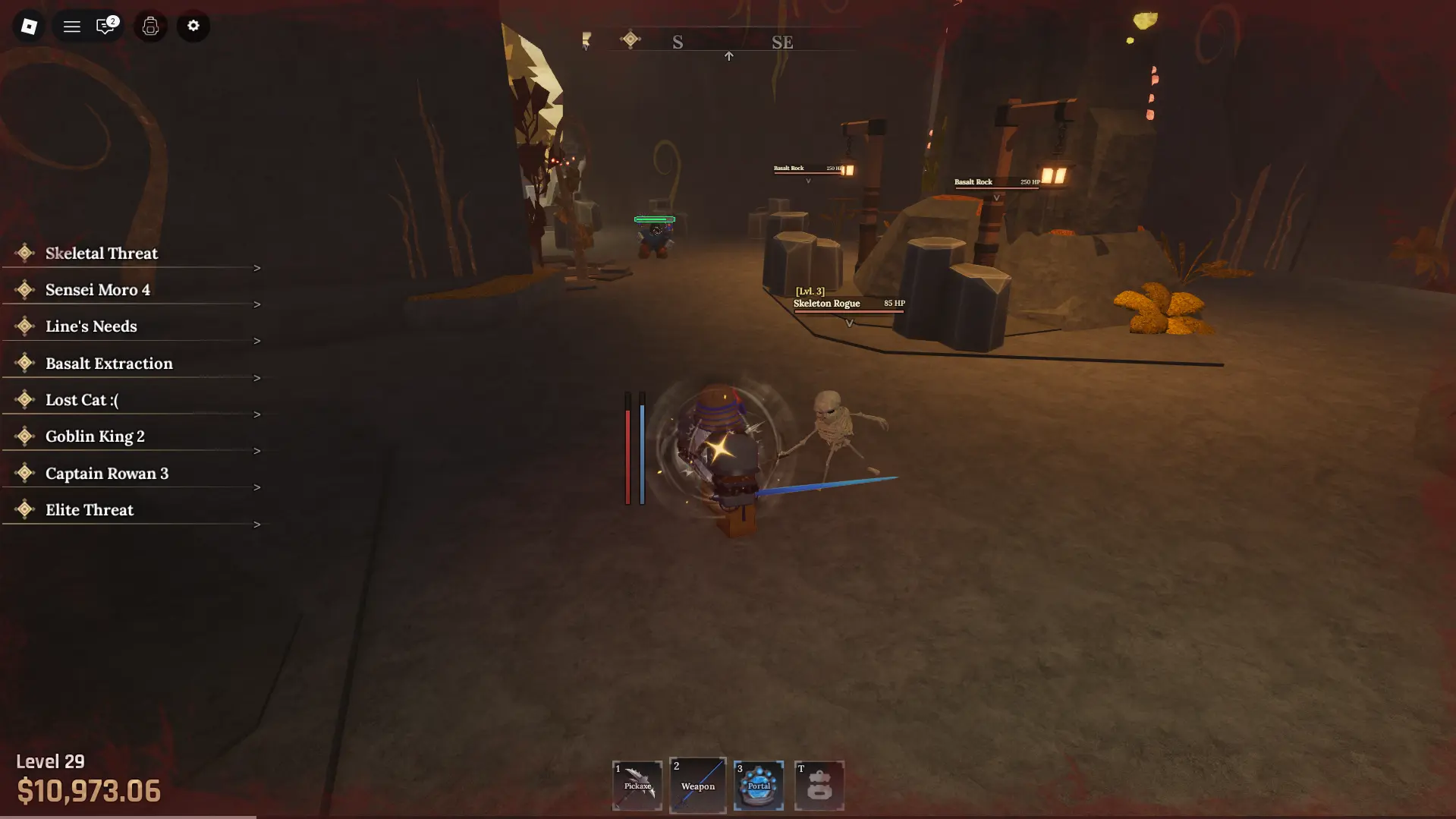This screenshot has height=819, width=1456.
Task: Choose the Lost Cat :( quest
Action: 82,400
